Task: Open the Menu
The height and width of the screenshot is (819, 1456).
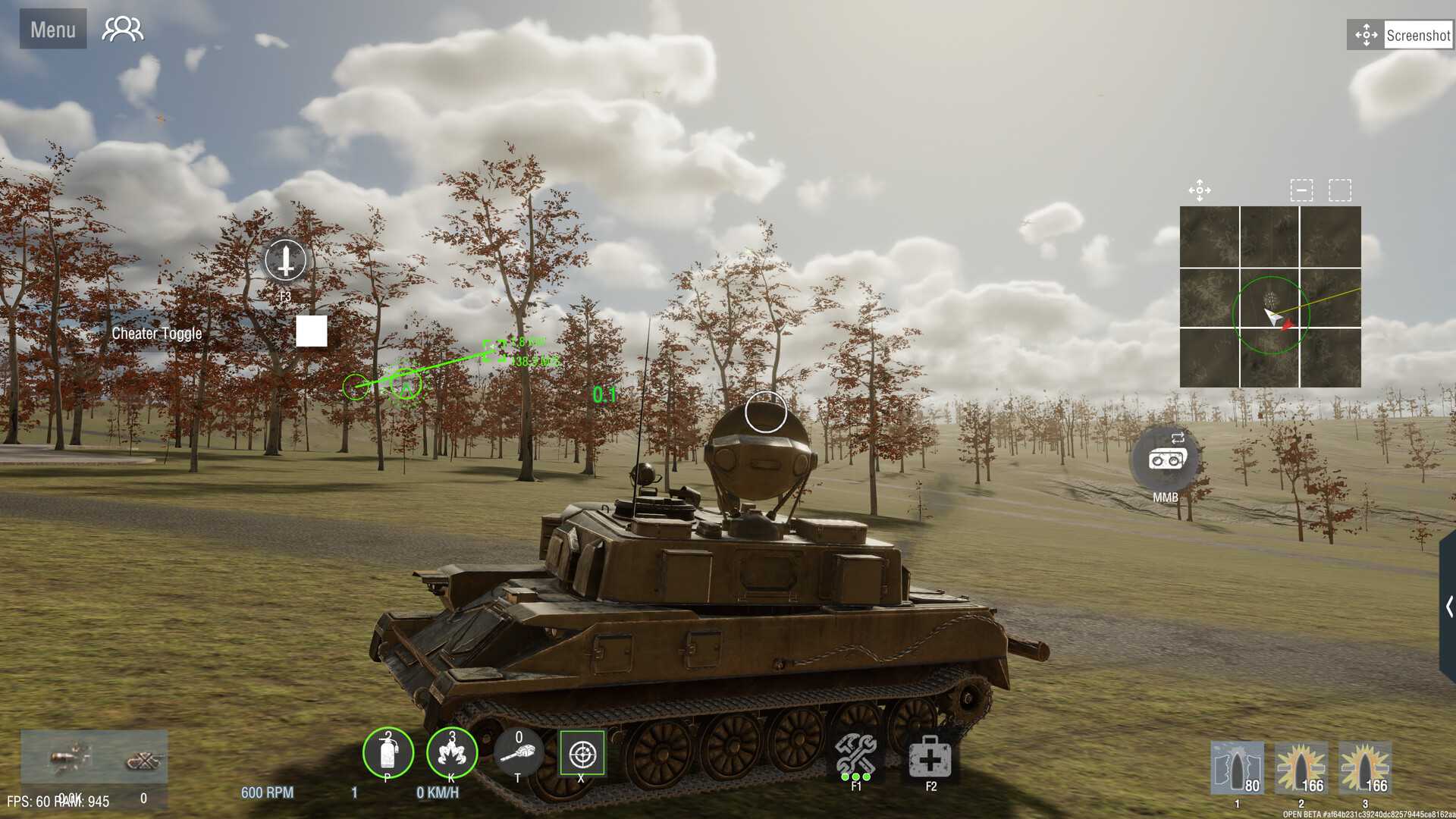Action: [52, 30]
